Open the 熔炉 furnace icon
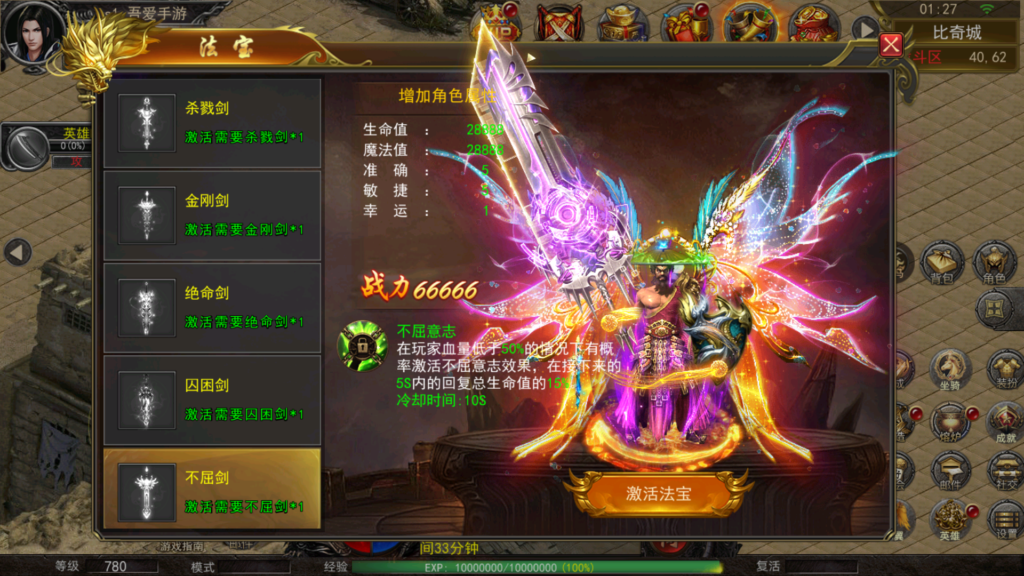1024x576 pixels. [x=950, y=421]
